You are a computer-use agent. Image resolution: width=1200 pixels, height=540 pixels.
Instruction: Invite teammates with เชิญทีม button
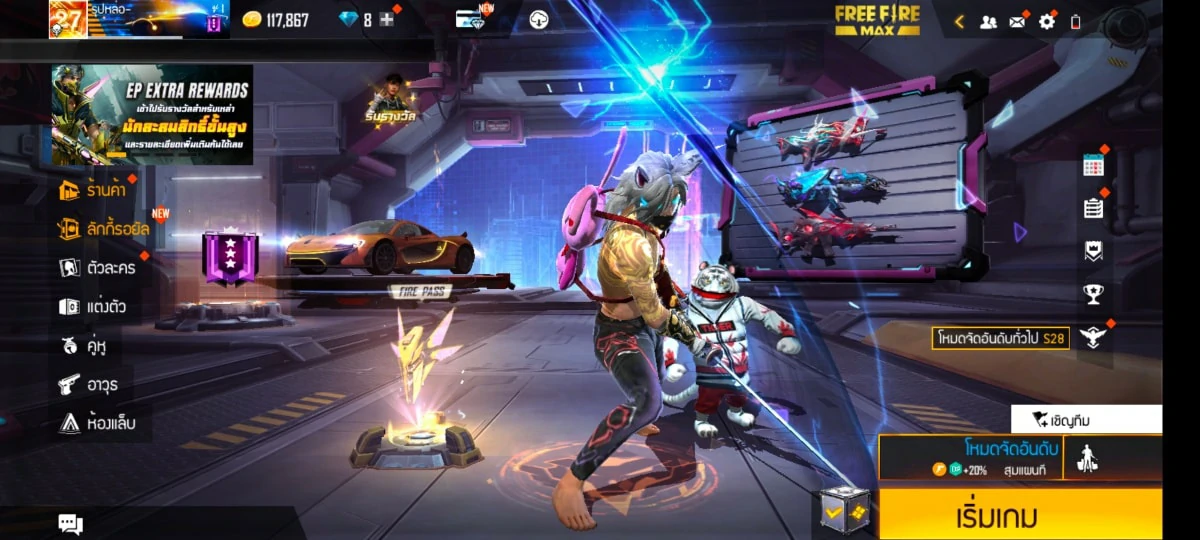1086,419
